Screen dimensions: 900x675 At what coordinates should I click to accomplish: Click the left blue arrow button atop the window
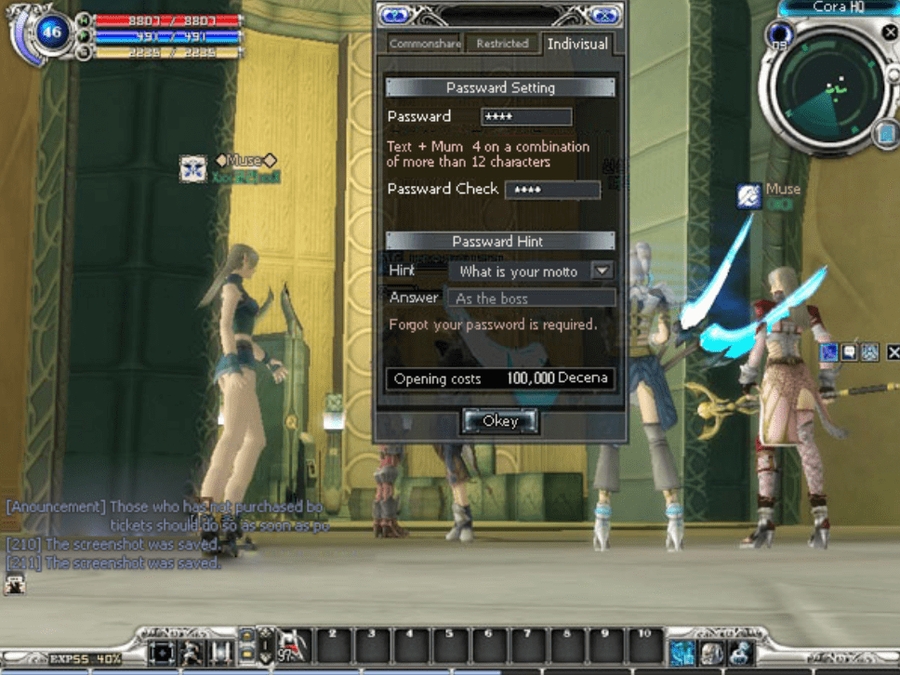click(x=395, y=15)
